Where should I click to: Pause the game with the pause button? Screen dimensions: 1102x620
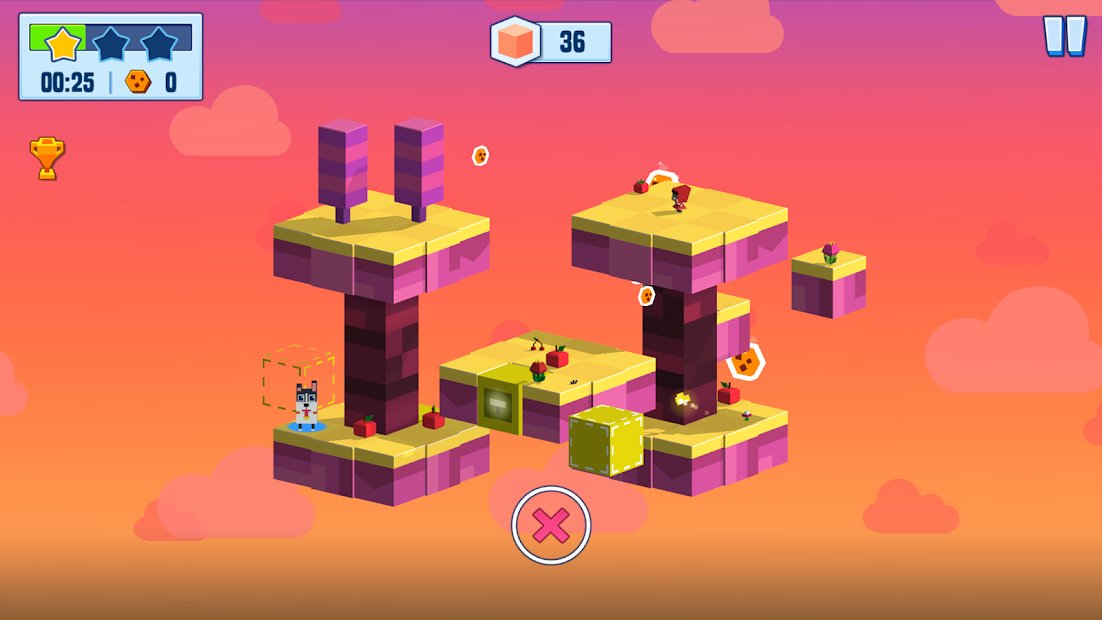[1064, 36]
